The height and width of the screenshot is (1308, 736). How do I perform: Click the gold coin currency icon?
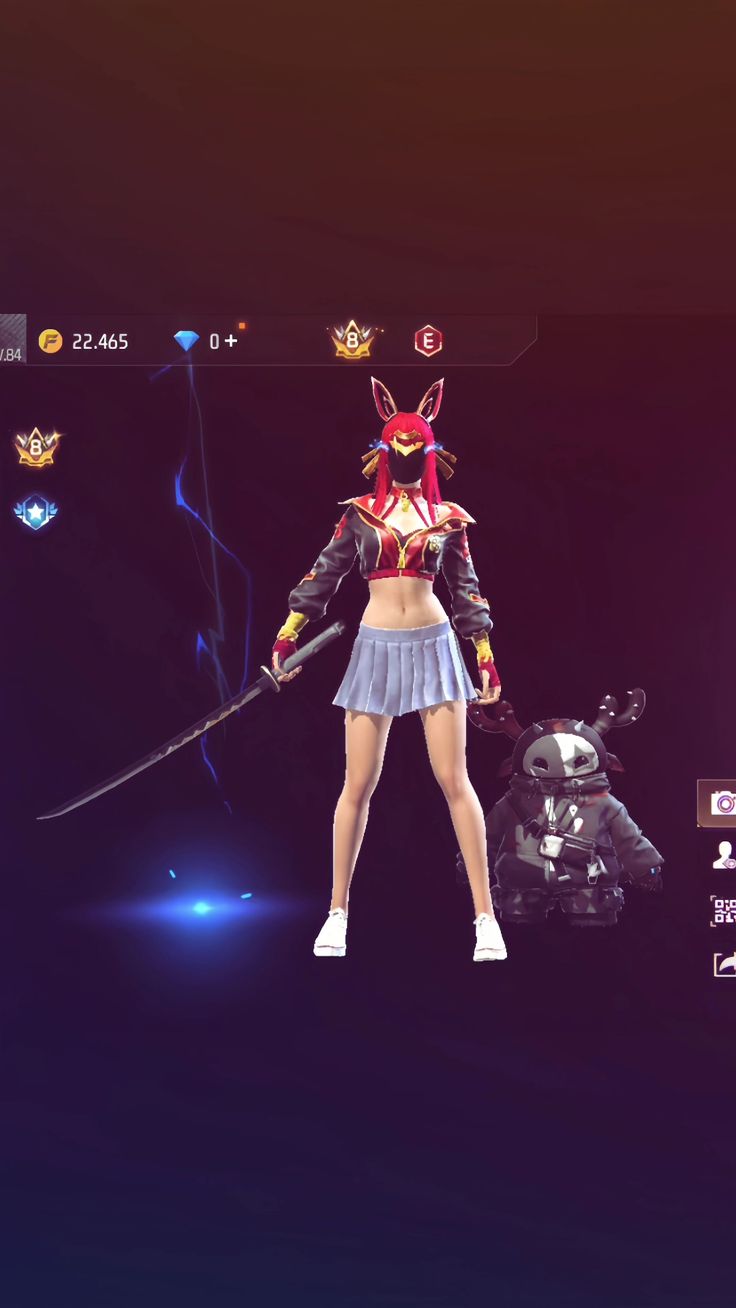50,341
